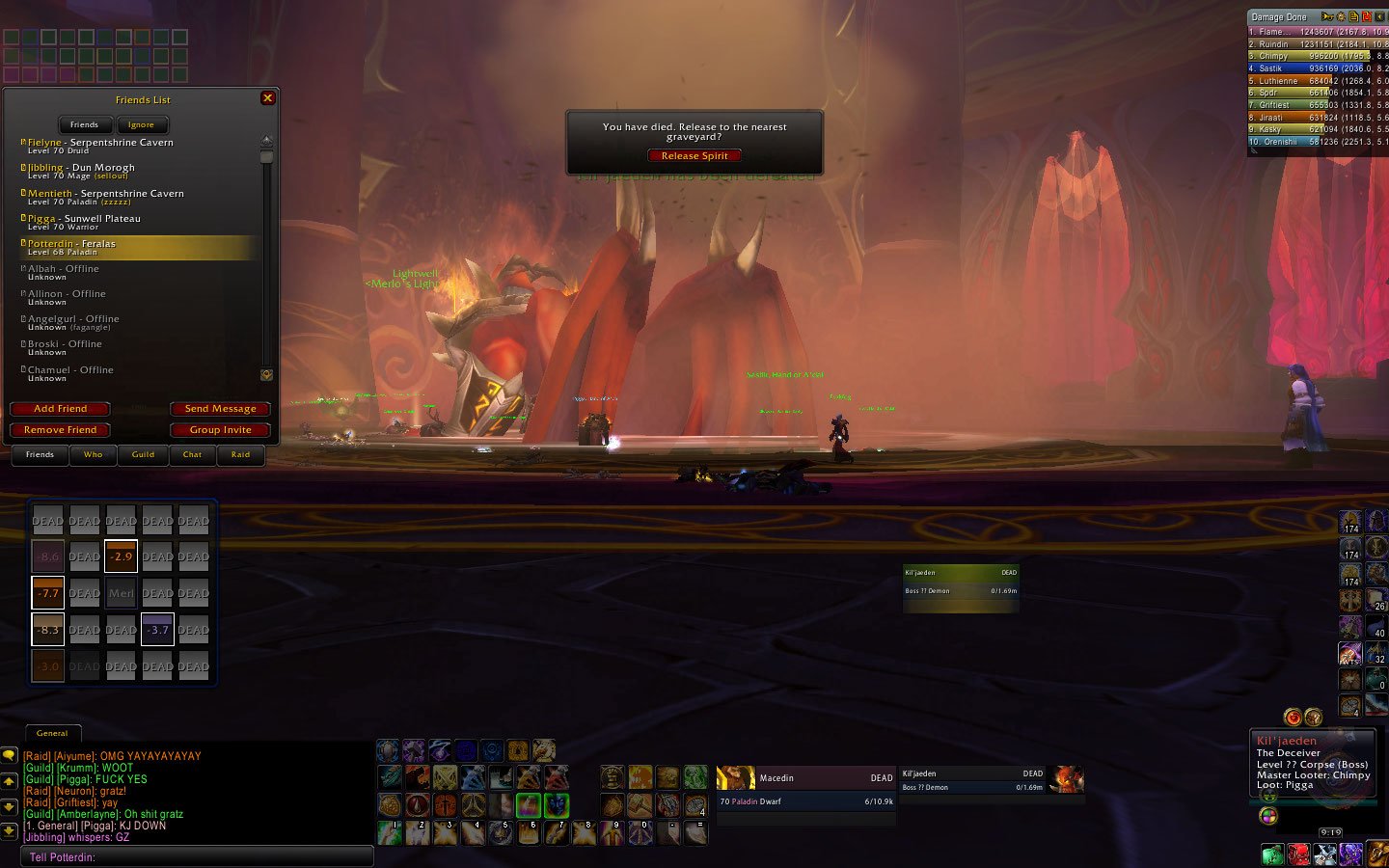Screen dimensions: 1389x868
Task: Select the General chat tab
Action: point(52,733)
